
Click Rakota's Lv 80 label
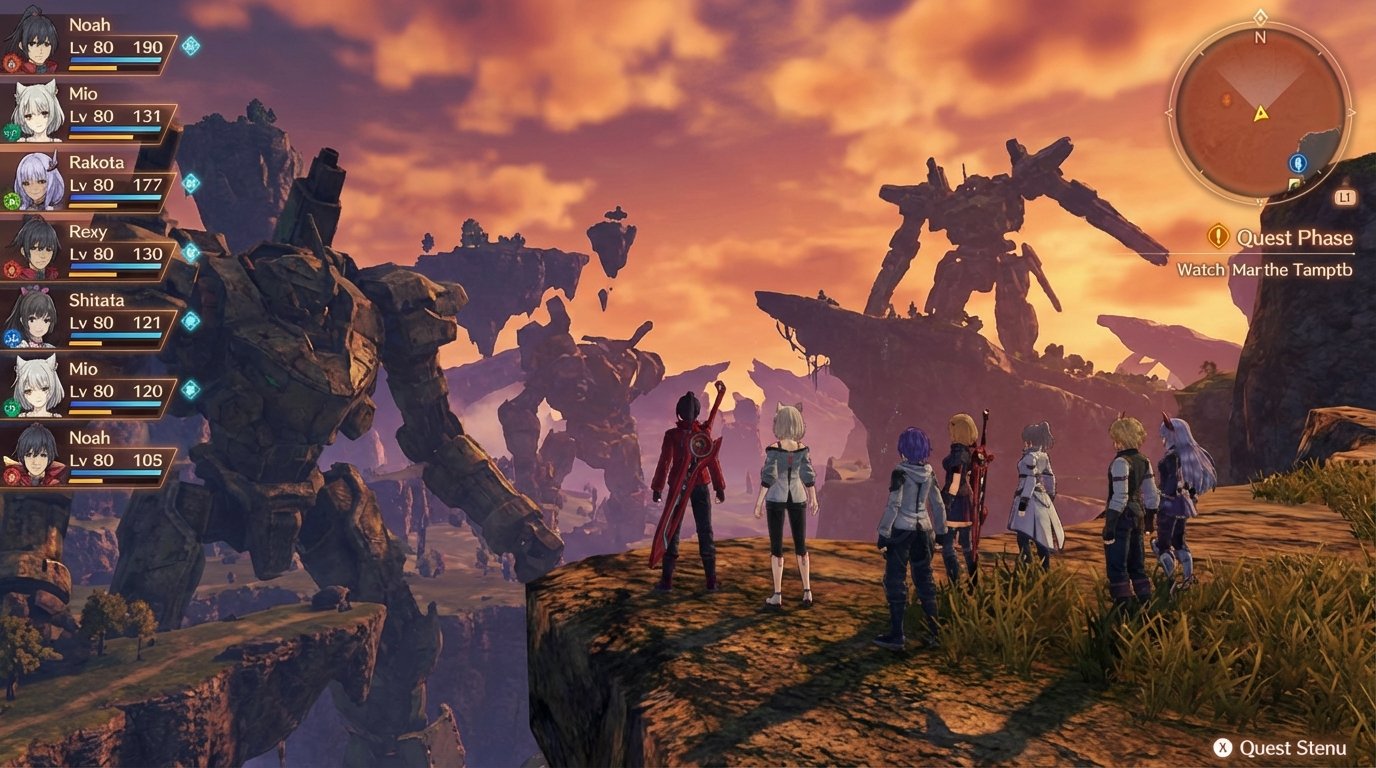click(x=90, y=184)
